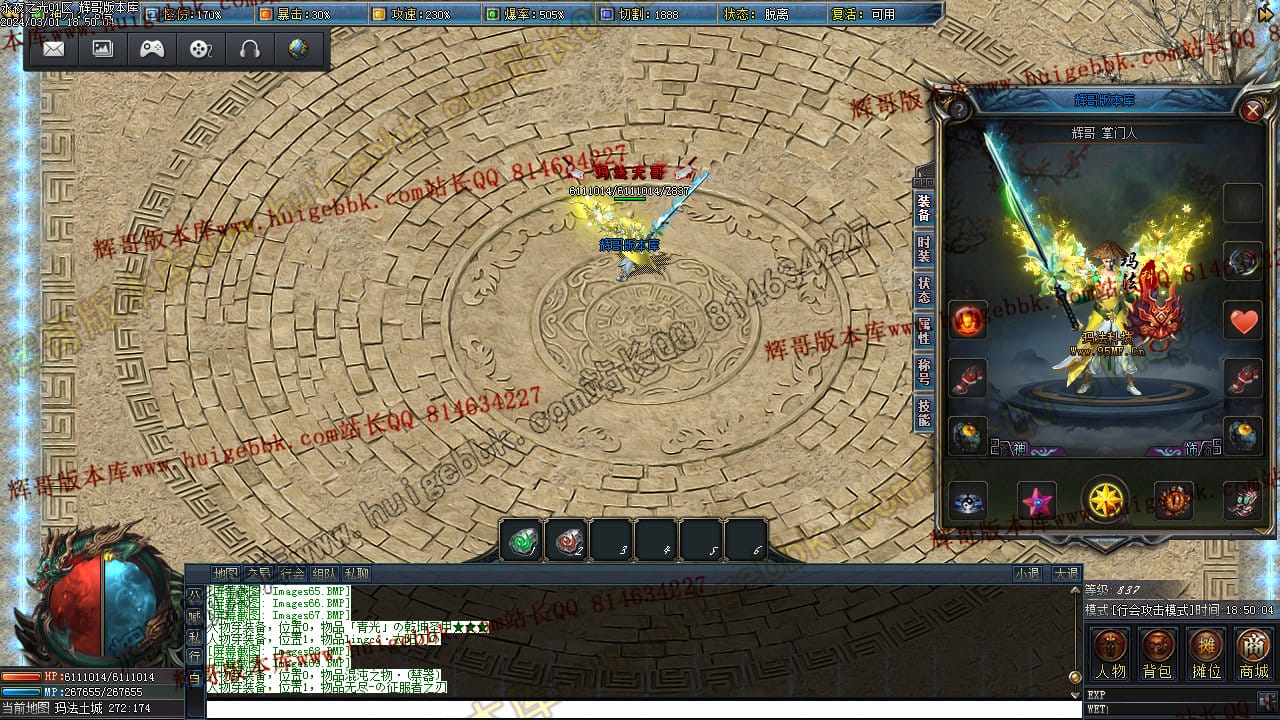This screenshot has width=1280, height=720.
Task: Close the character equipment panel
Action: 1252,110
